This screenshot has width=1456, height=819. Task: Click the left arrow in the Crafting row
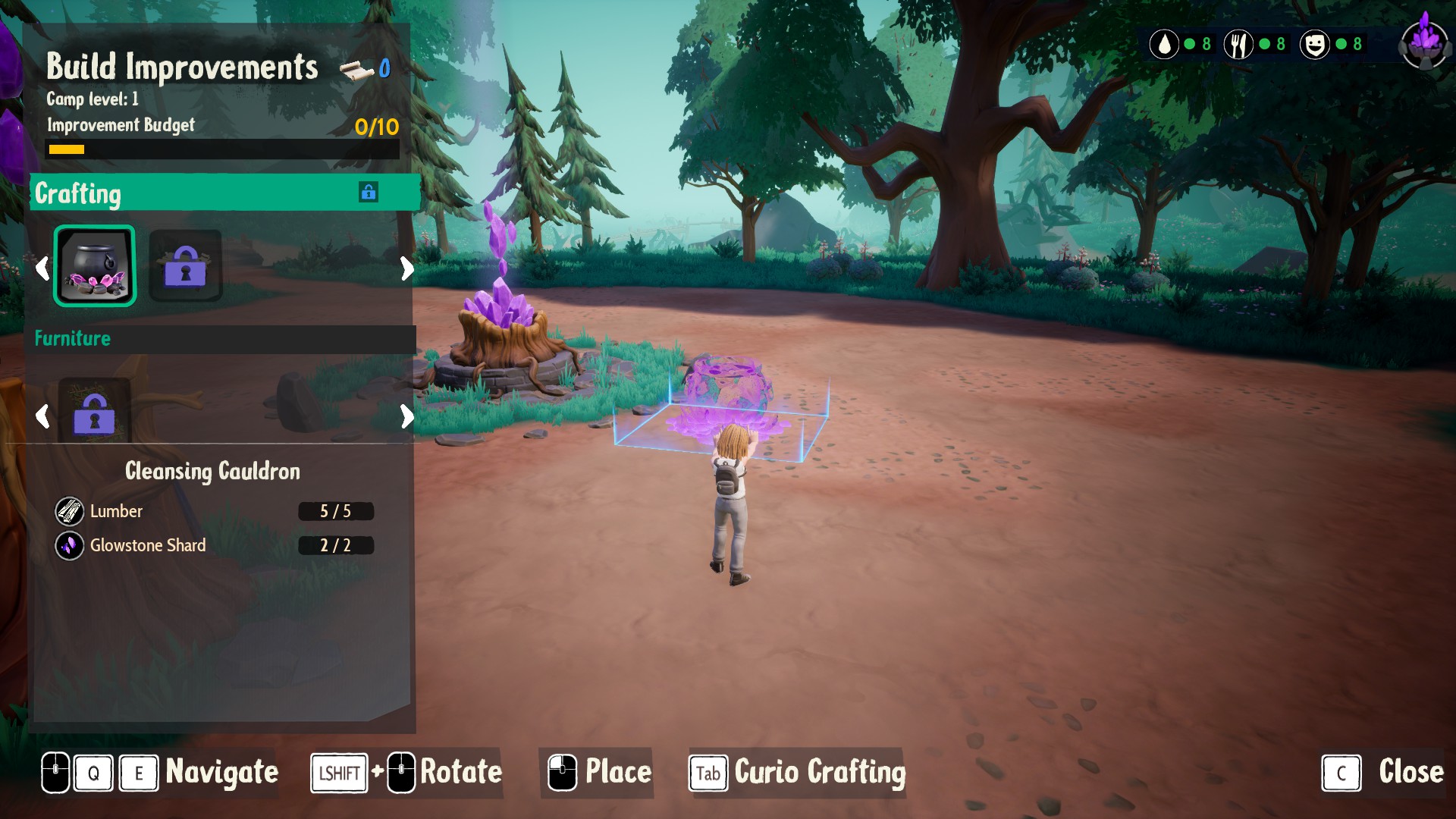coord(42,268)
